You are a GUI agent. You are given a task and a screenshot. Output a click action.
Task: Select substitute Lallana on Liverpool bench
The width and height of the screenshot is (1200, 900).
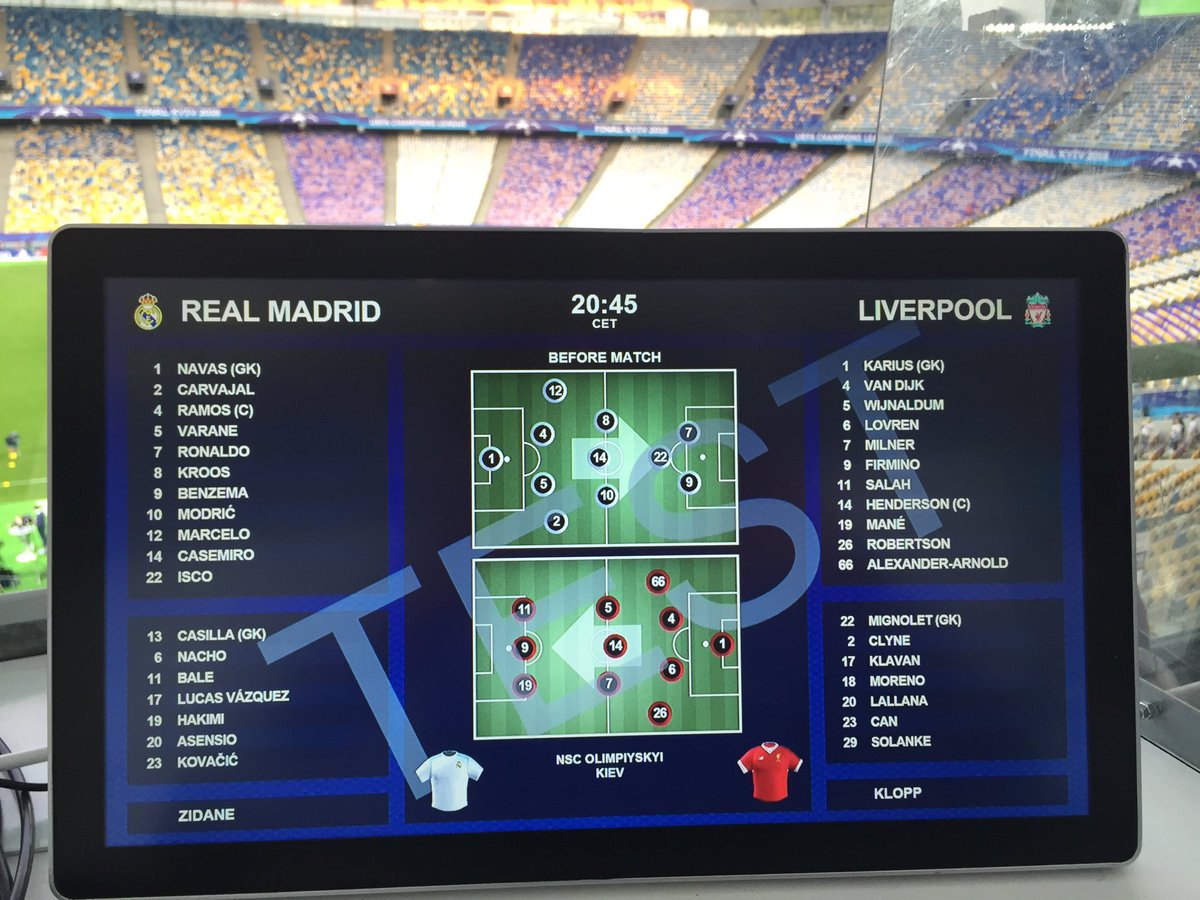(x=898, y=701)
